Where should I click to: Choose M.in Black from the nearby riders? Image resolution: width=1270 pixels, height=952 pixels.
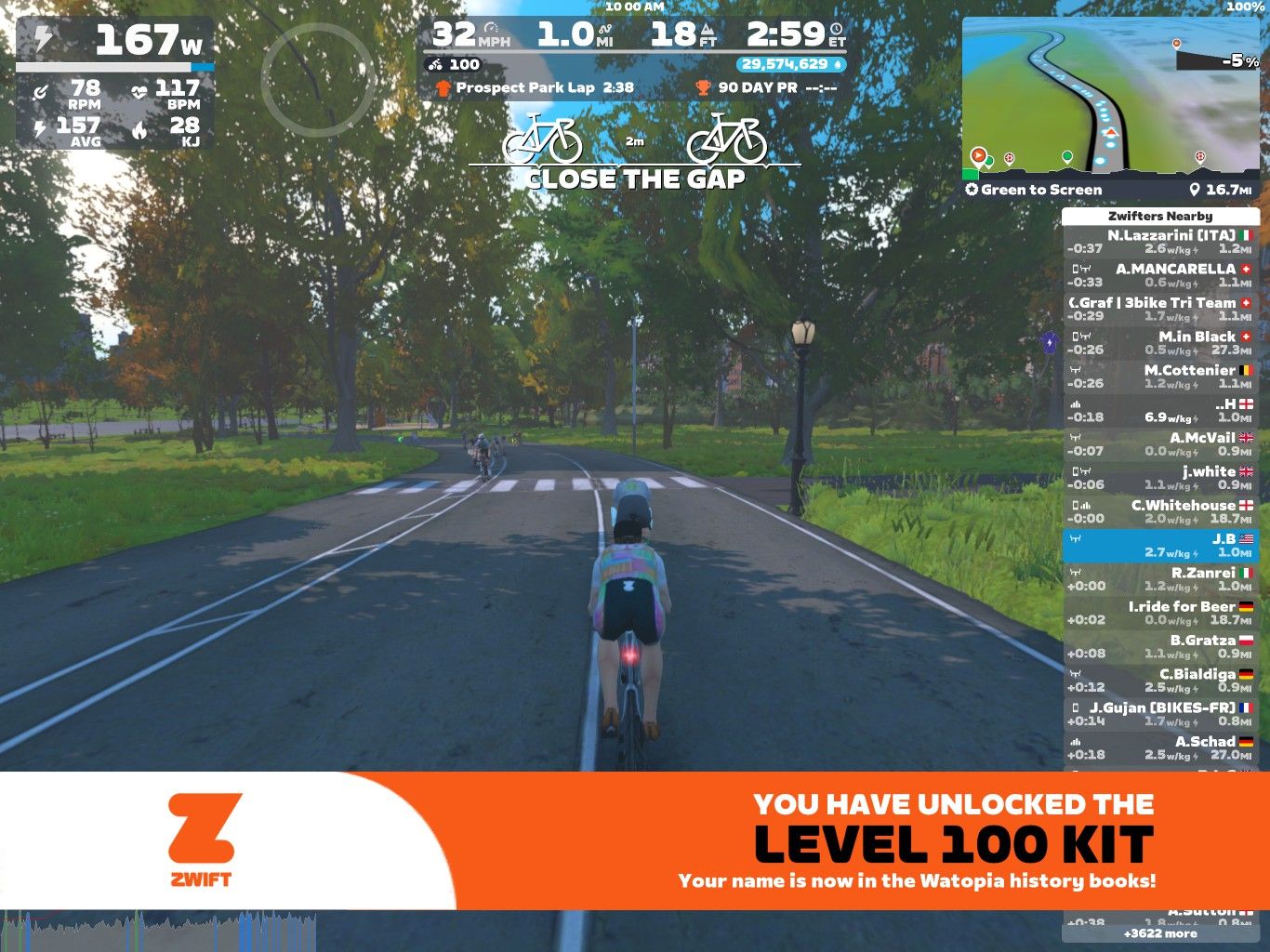(x=1159, y=343)
